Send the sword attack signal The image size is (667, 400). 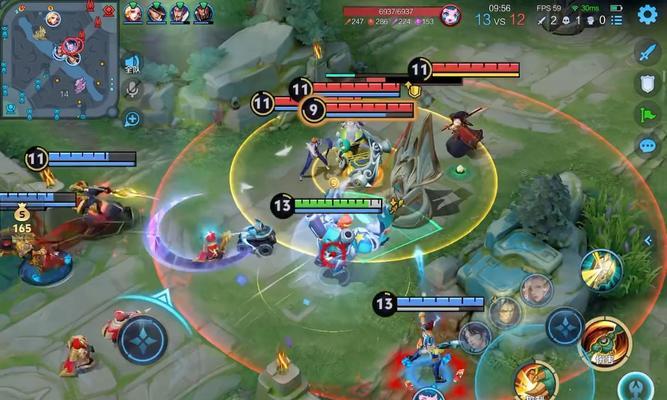tap(647, 51)
